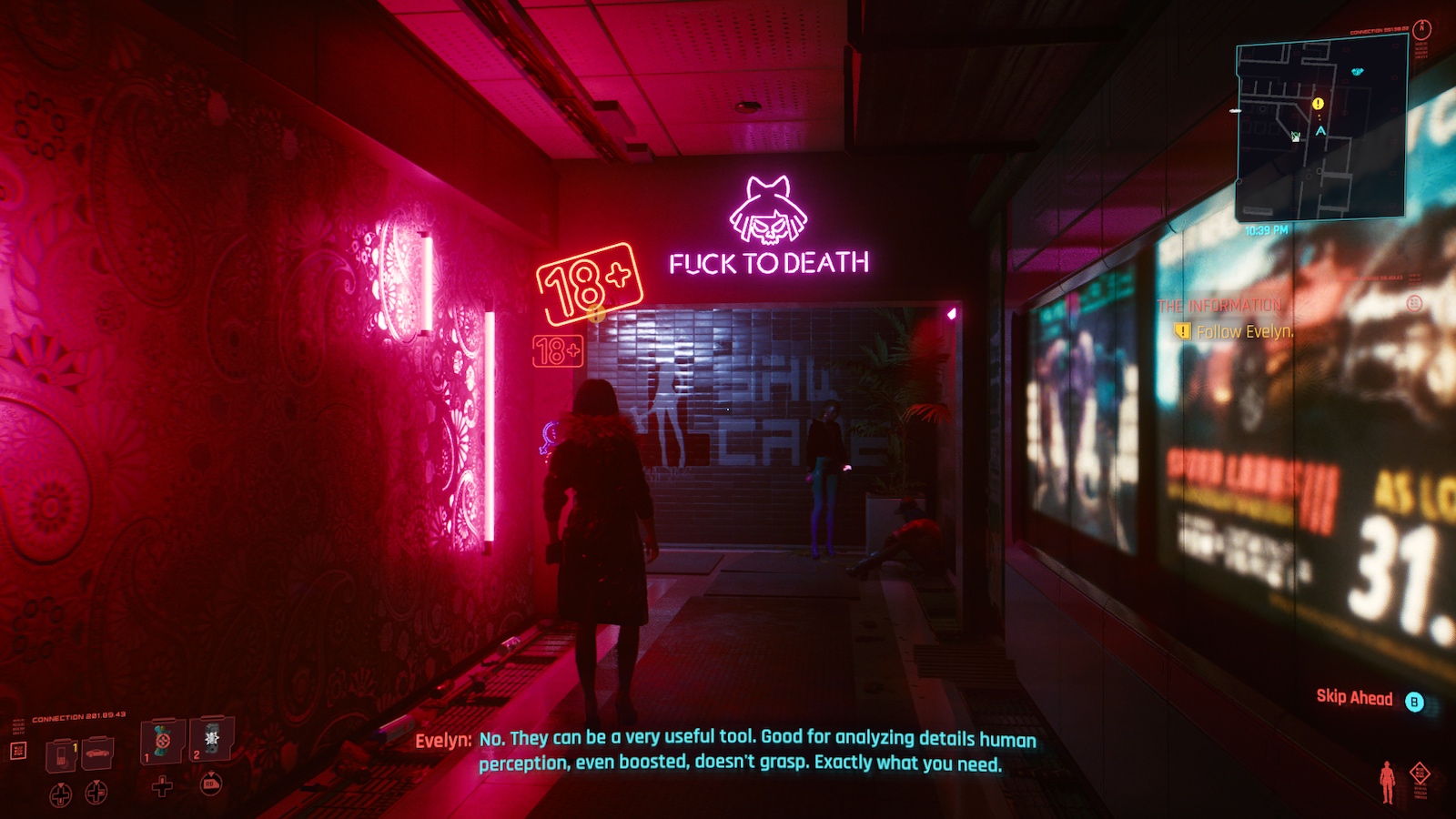Click the Skip Ahead label

(1354, 698)
